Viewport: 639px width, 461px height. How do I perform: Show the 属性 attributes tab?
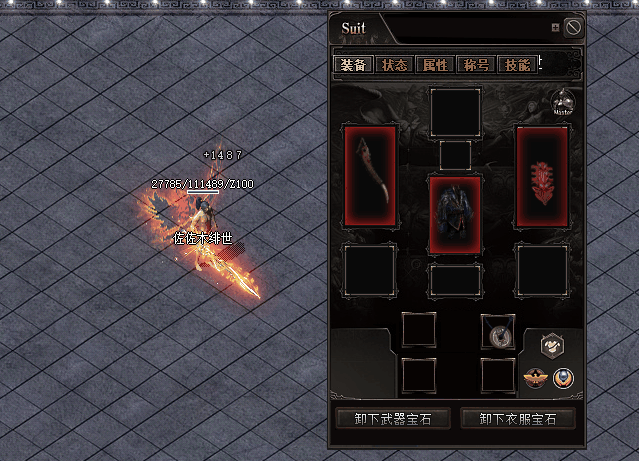click(x=435, y=65)
